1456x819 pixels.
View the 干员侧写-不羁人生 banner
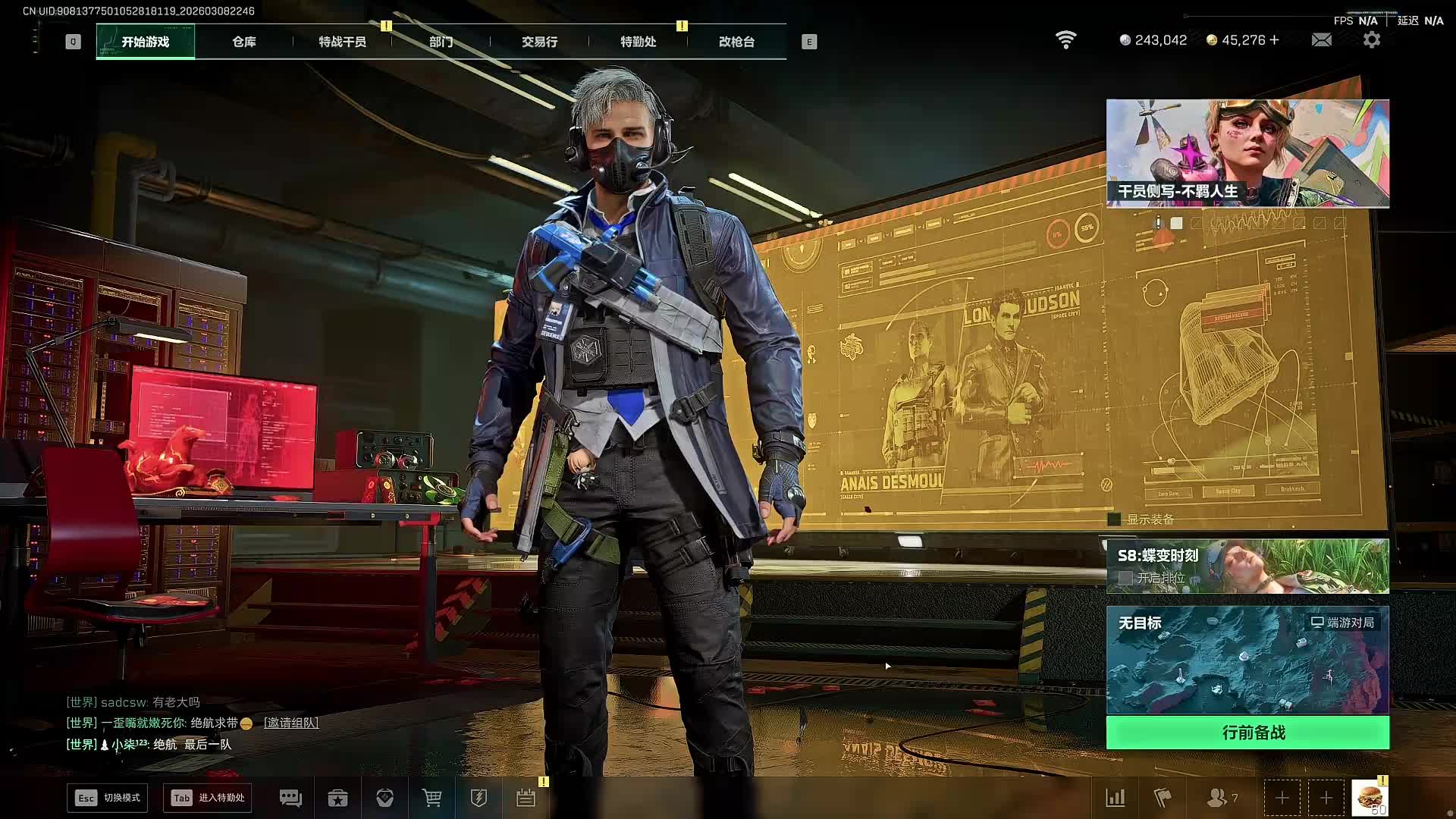[x=1247, y=153]
